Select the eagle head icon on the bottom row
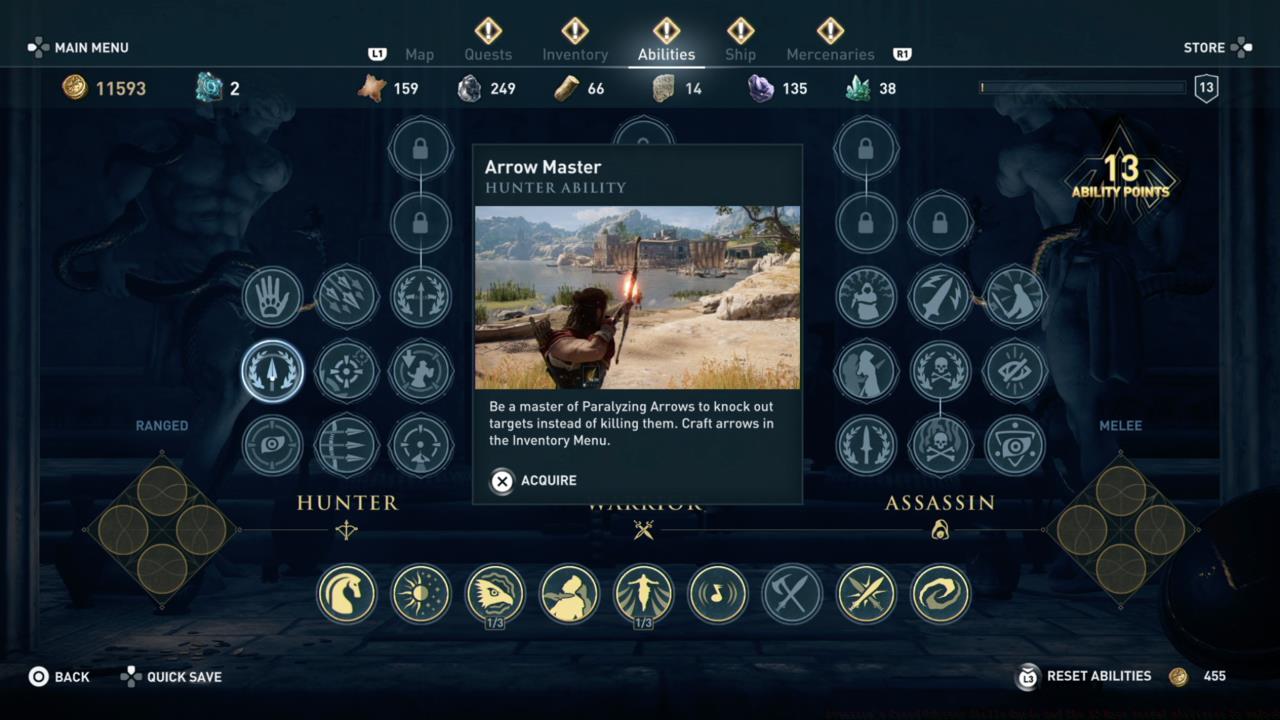The image size is (1280, 720). (495, 593)
